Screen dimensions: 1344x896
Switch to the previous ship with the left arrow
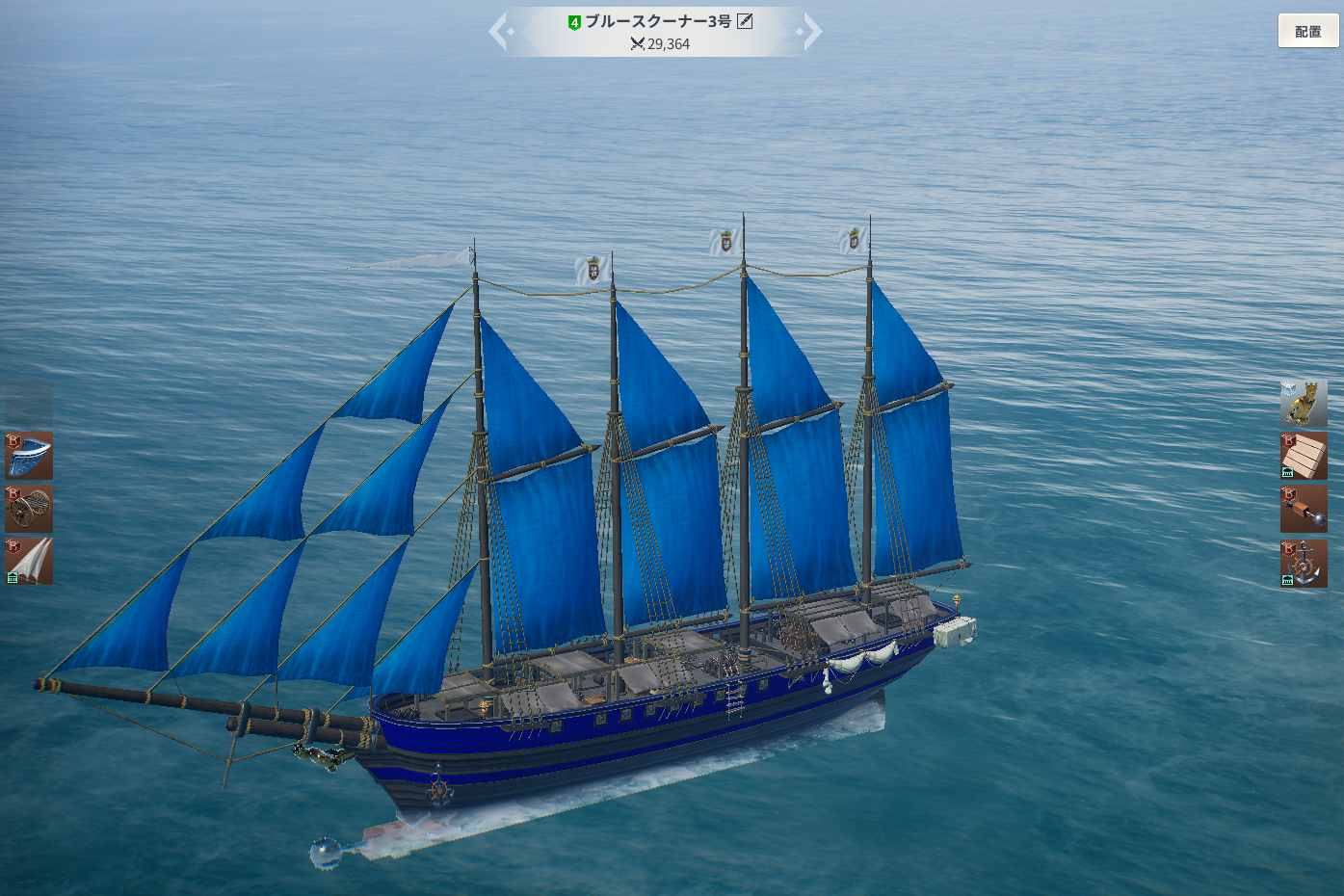499,32
